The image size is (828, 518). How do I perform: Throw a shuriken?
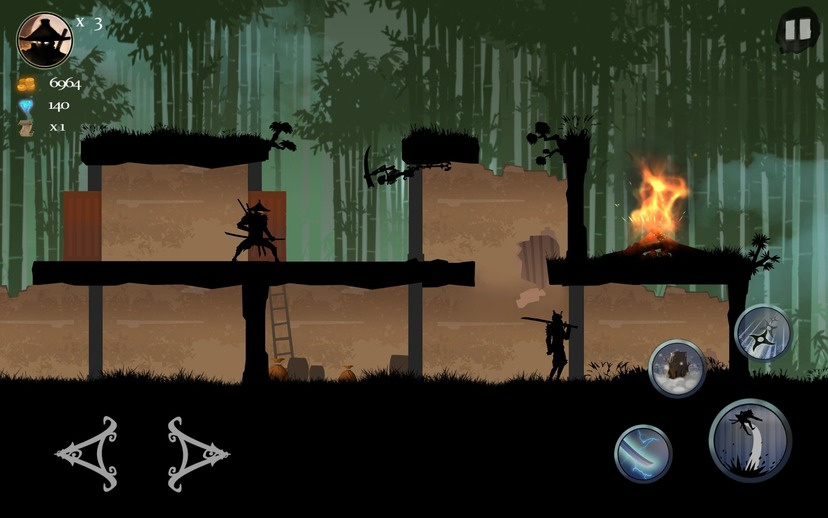tap(762, 333)
